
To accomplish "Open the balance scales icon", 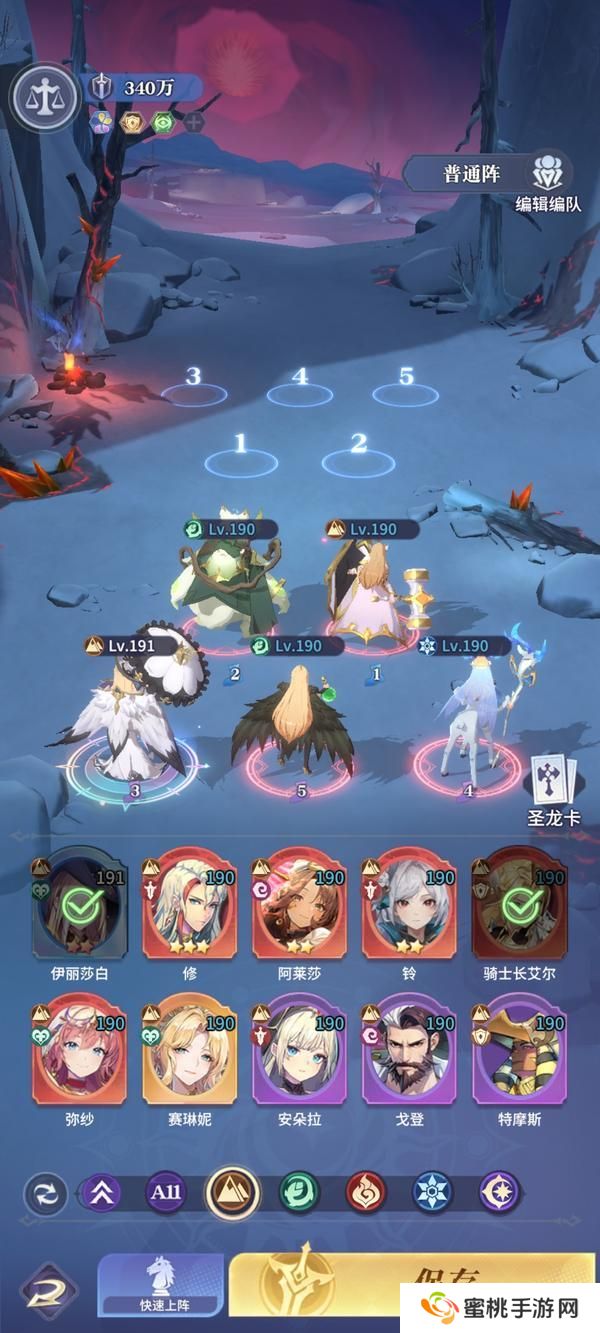I will pos(44,96).
